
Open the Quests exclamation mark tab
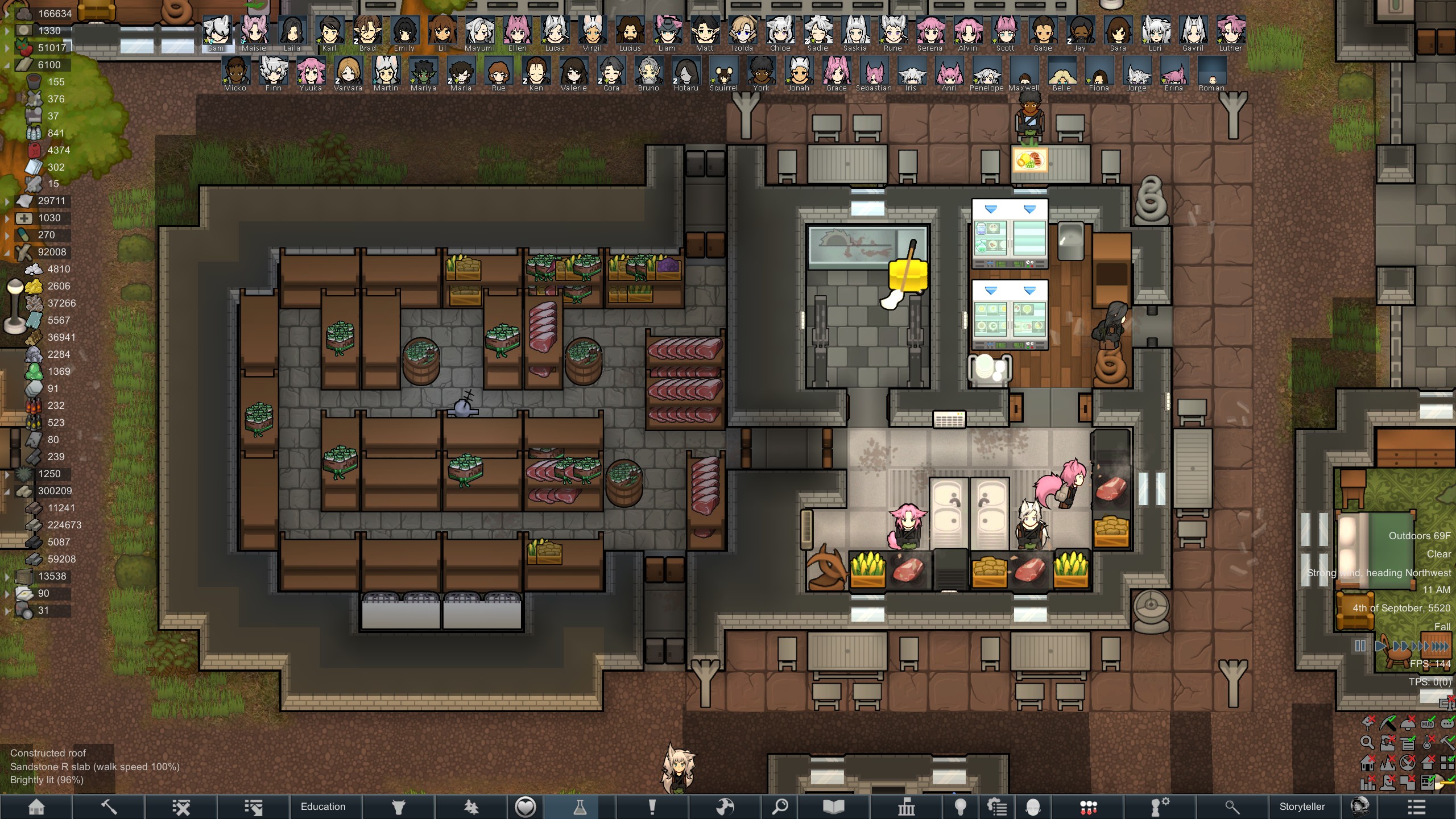(x=652, y=806)
